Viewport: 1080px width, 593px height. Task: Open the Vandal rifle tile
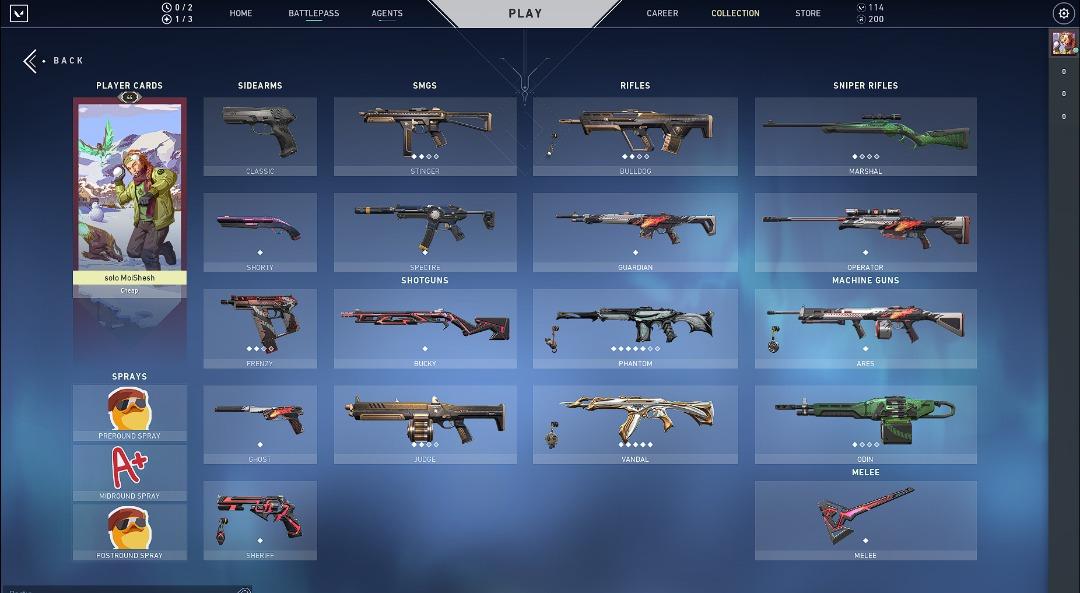635,424
